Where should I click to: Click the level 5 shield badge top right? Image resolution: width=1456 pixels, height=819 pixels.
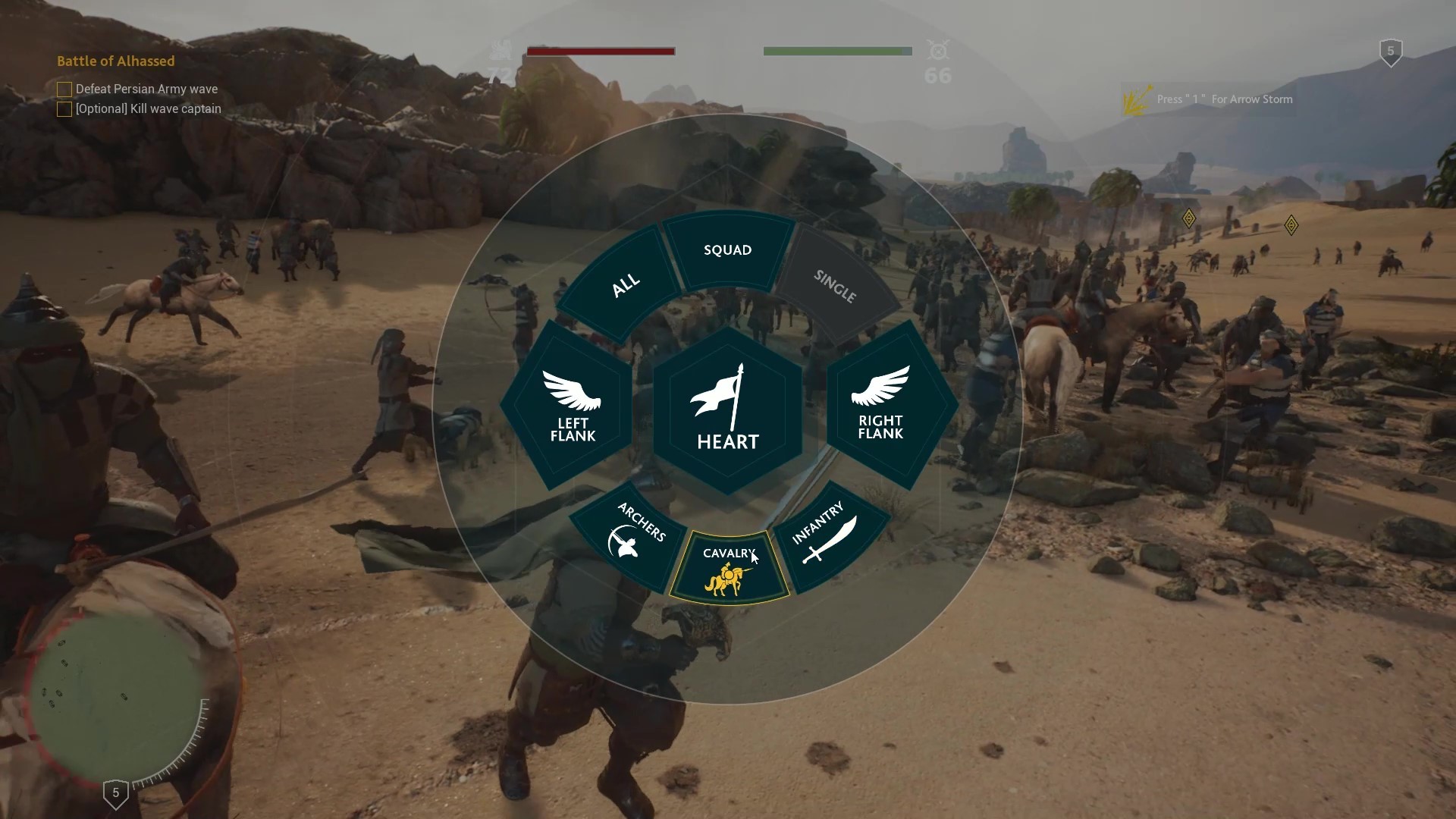(1390, 50)
